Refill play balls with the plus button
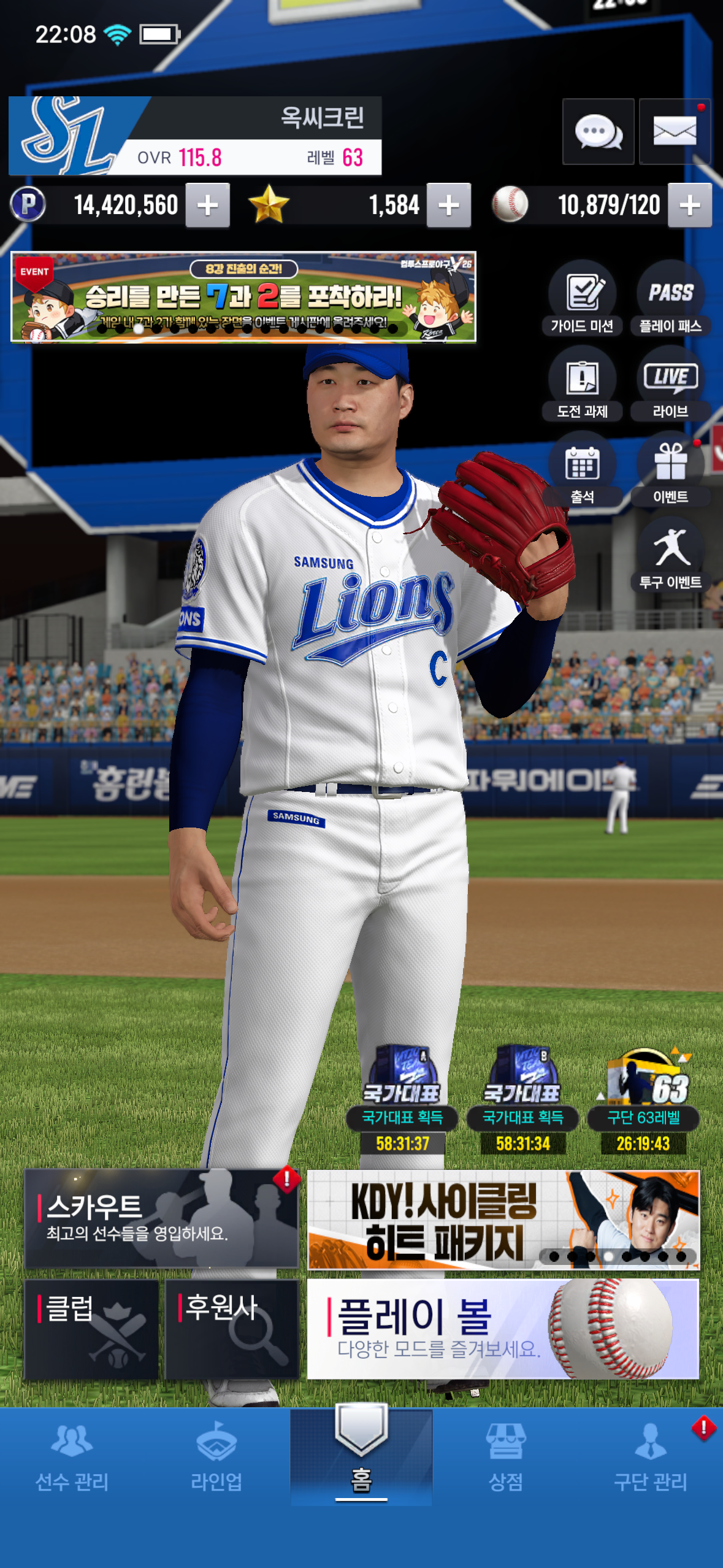Image resolution: width=723 pixels, height=1568 pixels. [x=690, y=206]
